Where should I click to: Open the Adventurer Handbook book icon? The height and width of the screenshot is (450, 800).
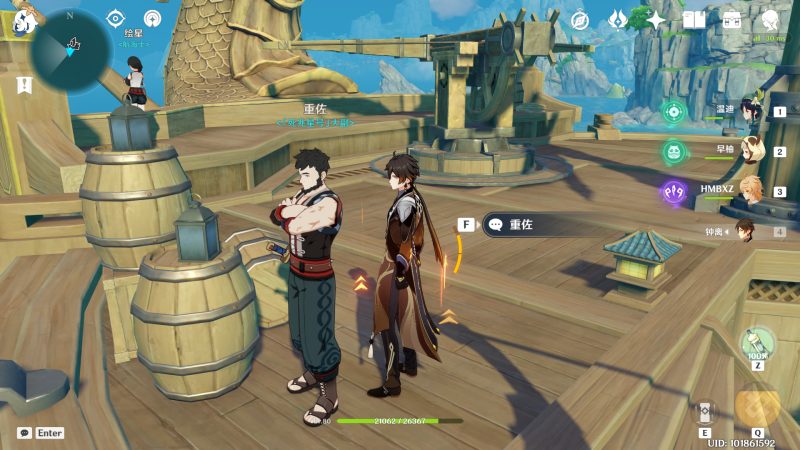point(694,20)
